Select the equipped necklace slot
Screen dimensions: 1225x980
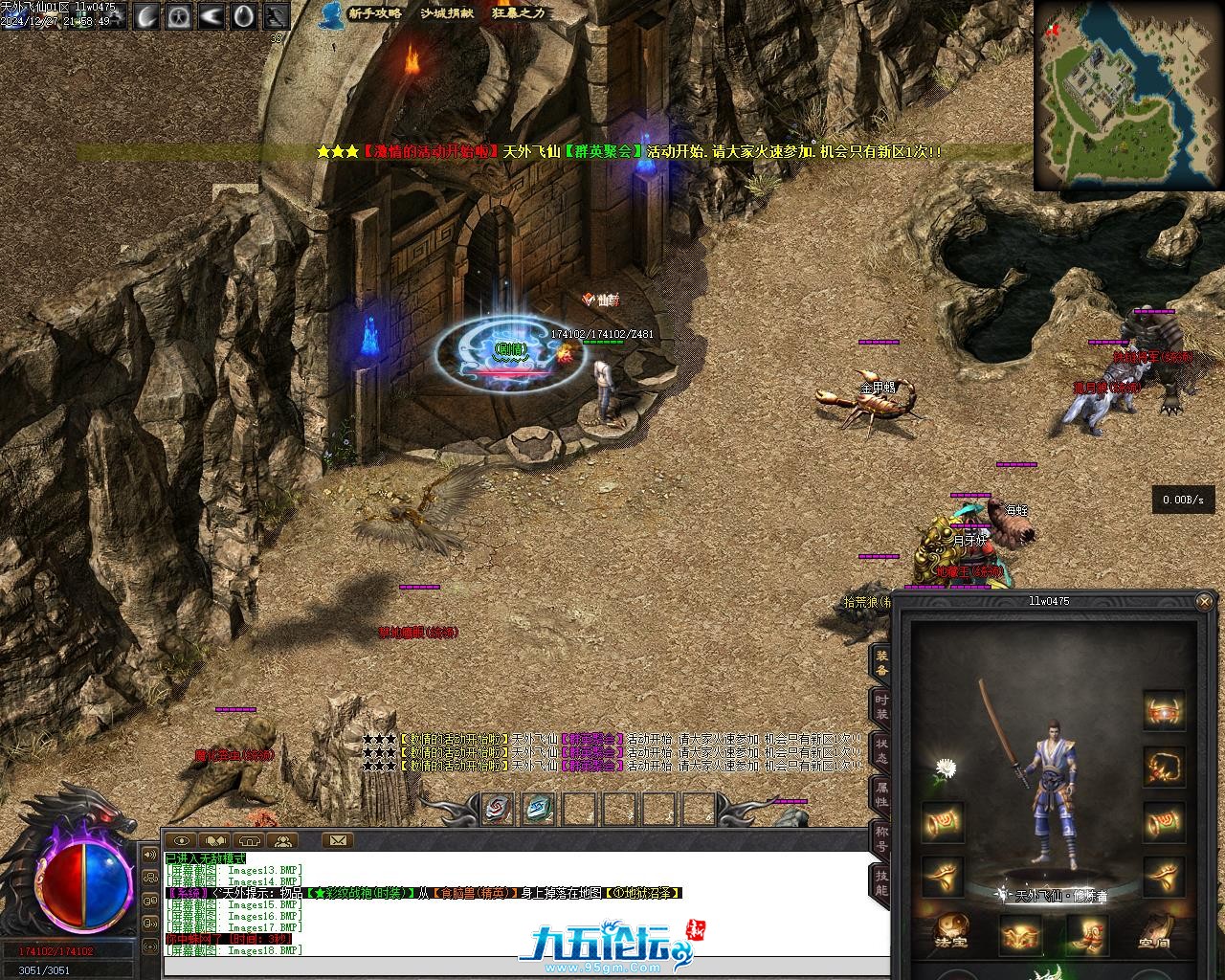pos(1164,766)
